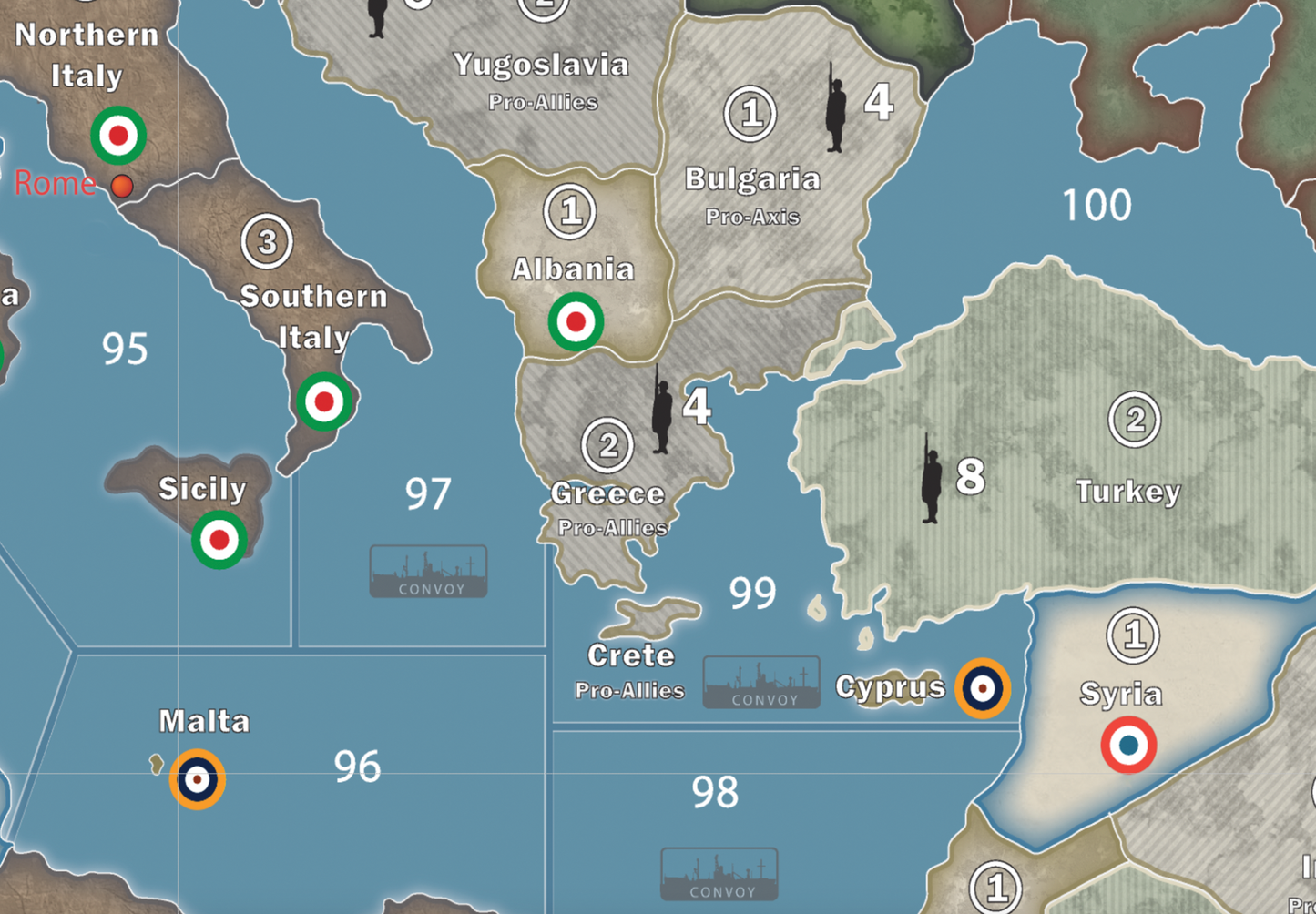Select the Rome capital marker

click(121, 187)
